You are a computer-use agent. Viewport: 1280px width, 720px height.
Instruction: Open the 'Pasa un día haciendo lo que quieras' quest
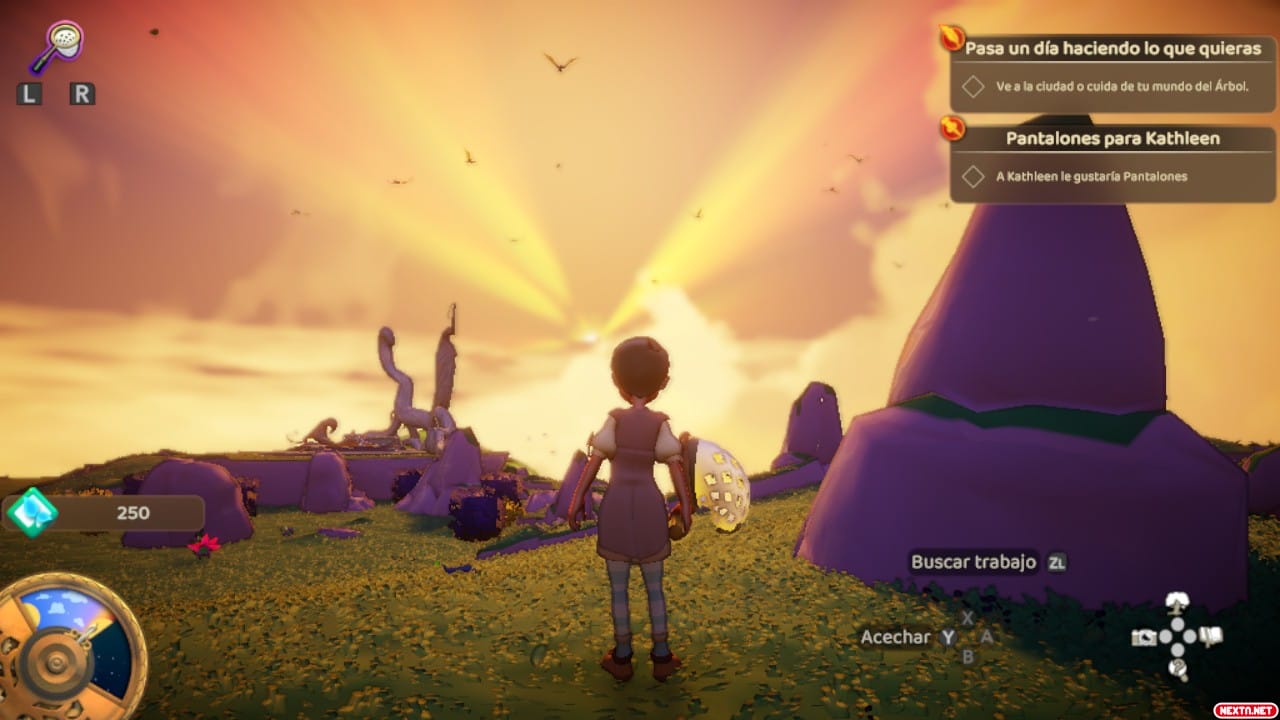1113,49
